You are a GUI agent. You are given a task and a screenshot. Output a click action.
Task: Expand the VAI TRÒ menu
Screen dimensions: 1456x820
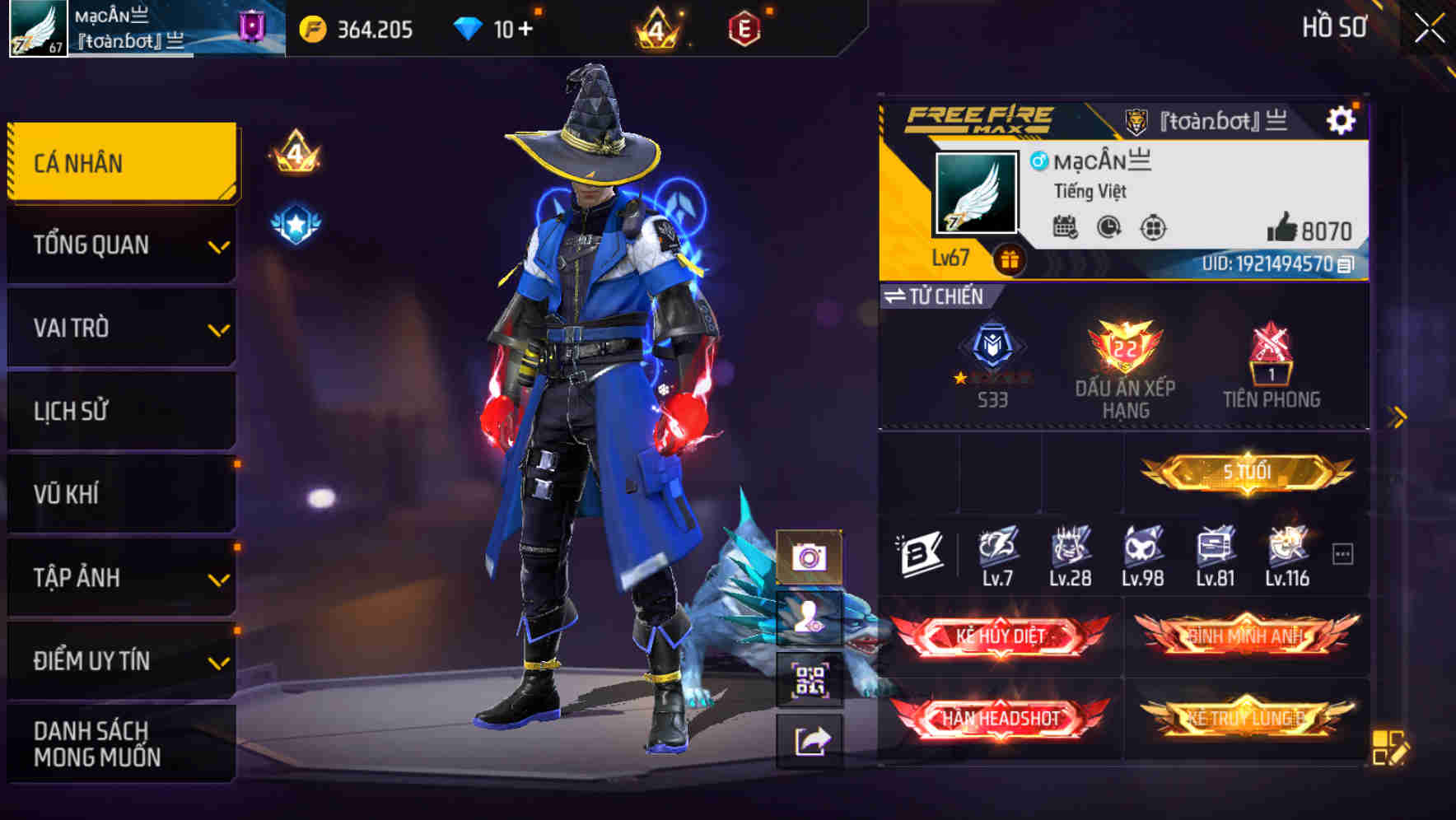(x=120, y=328)
